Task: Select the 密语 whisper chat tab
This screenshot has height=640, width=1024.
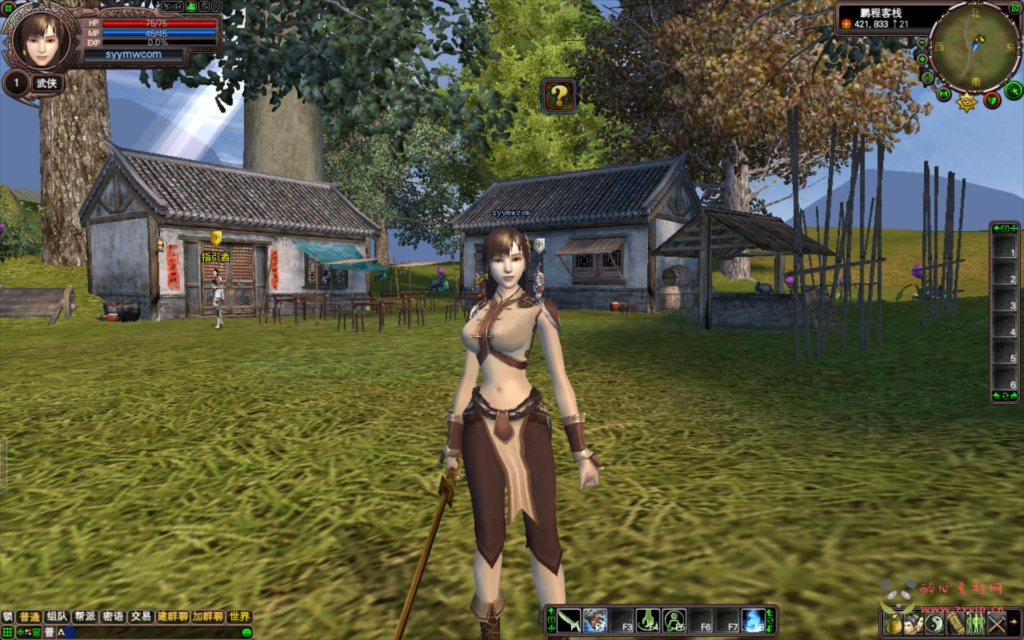Action: (113, 617)
